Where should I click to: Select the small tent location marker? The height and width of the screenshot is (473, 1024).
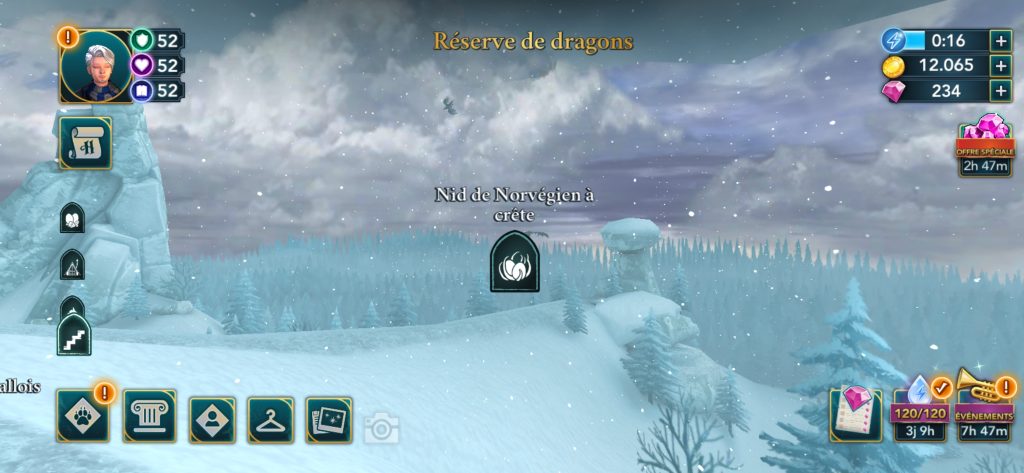point(73,264)
